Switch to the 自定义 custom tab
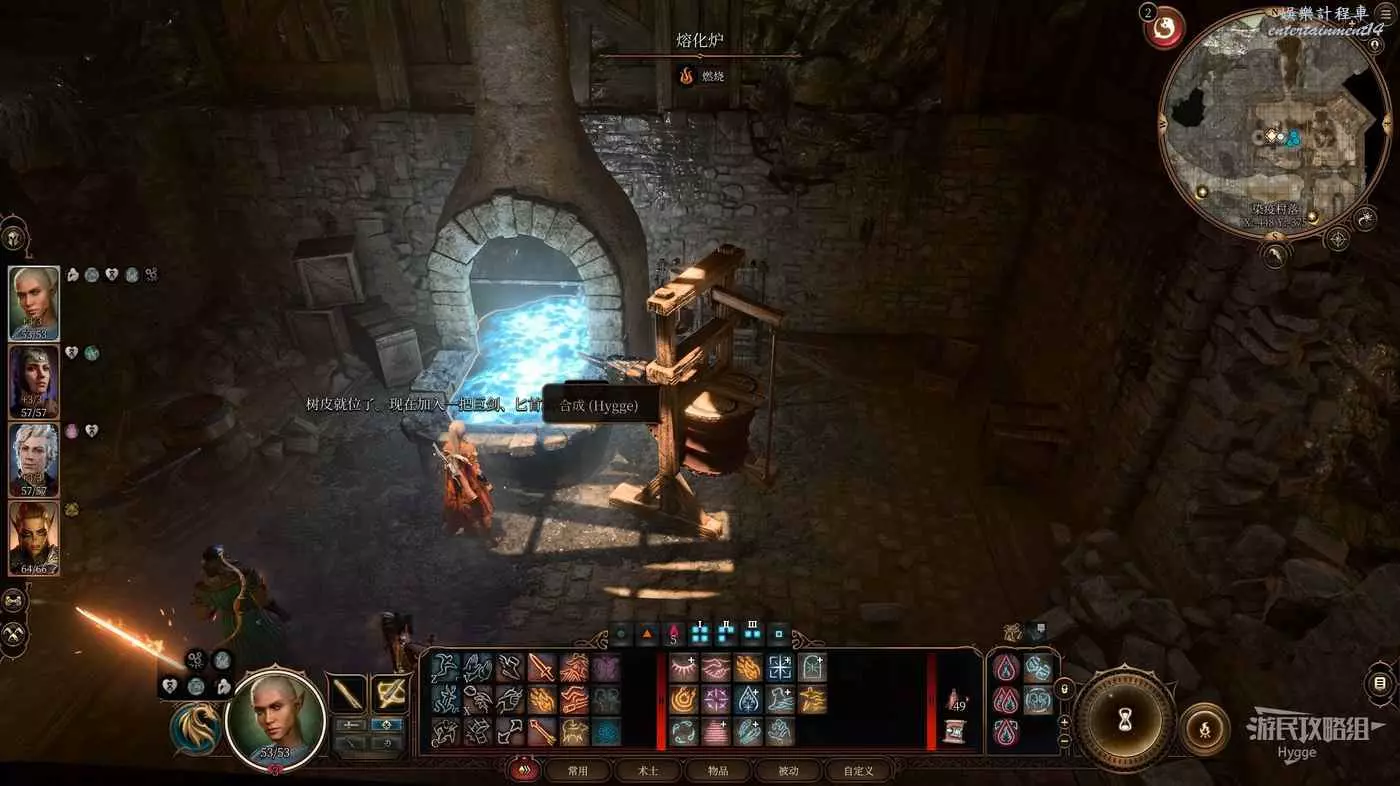Image resolution: width=1400 pixels, height=786 pixels. (x=858, y=771)
